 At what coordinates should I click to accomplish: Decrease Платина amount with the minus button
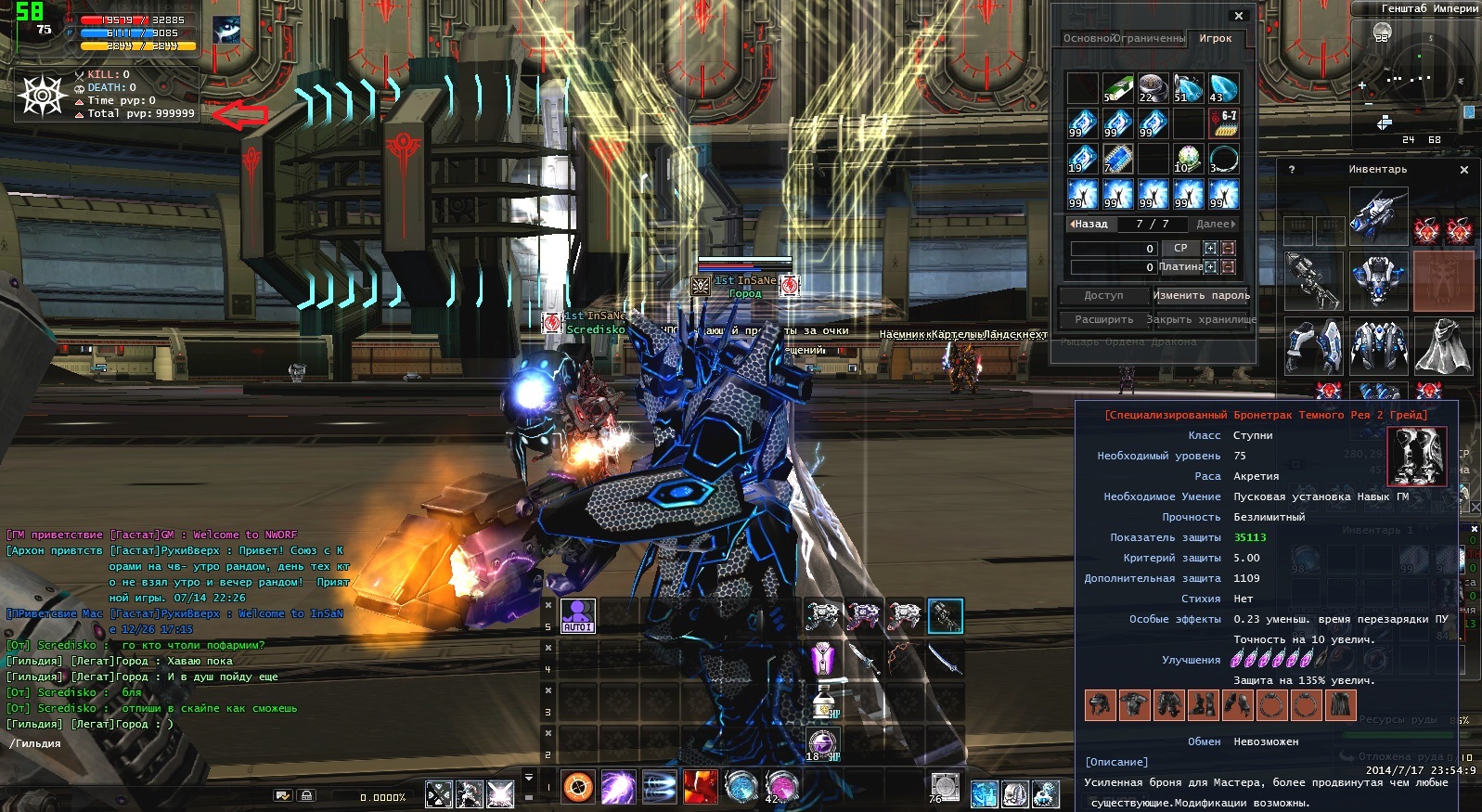1228,267
